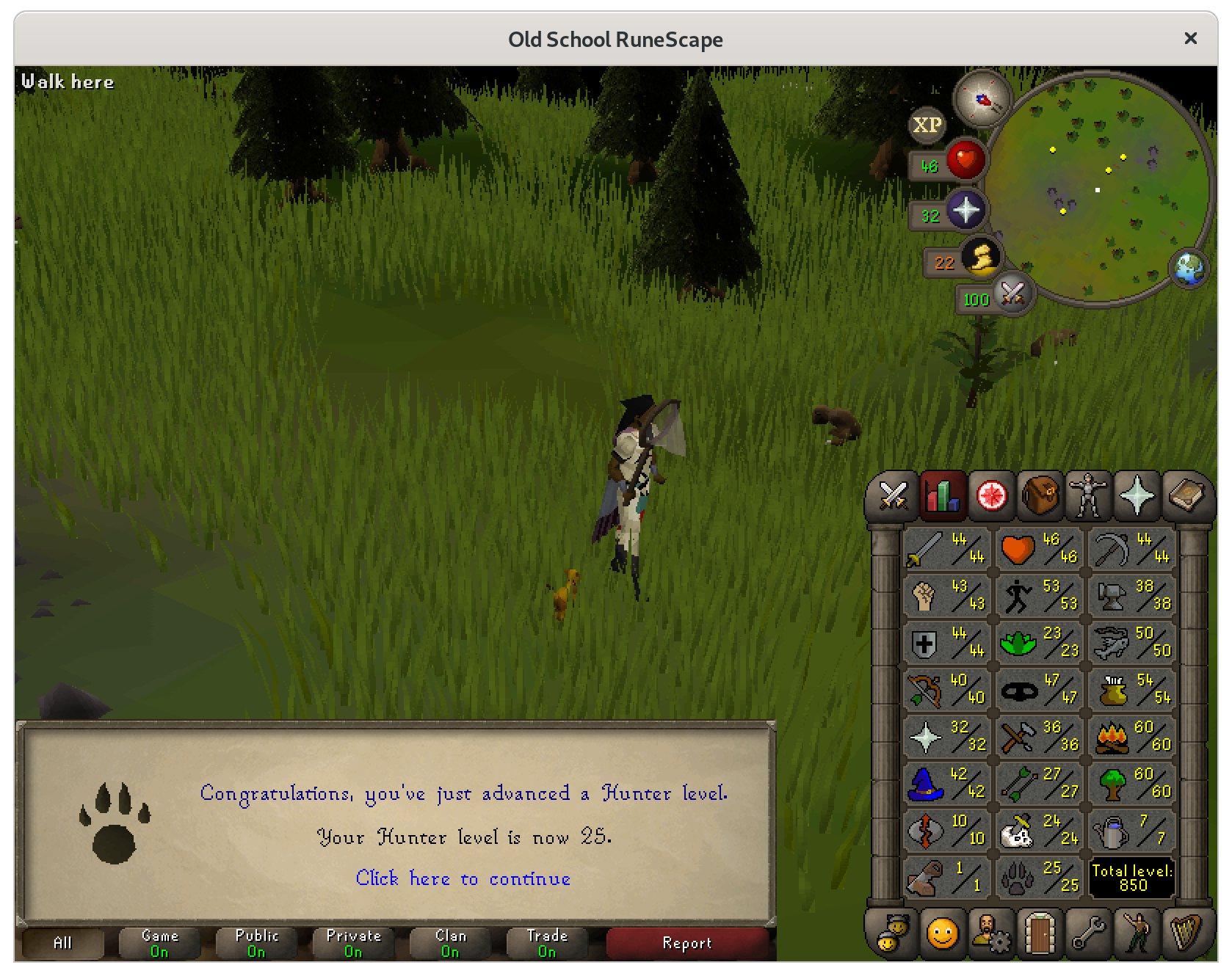Click the special attack orb
1232x976 pixels.
tap(1012, 295)
